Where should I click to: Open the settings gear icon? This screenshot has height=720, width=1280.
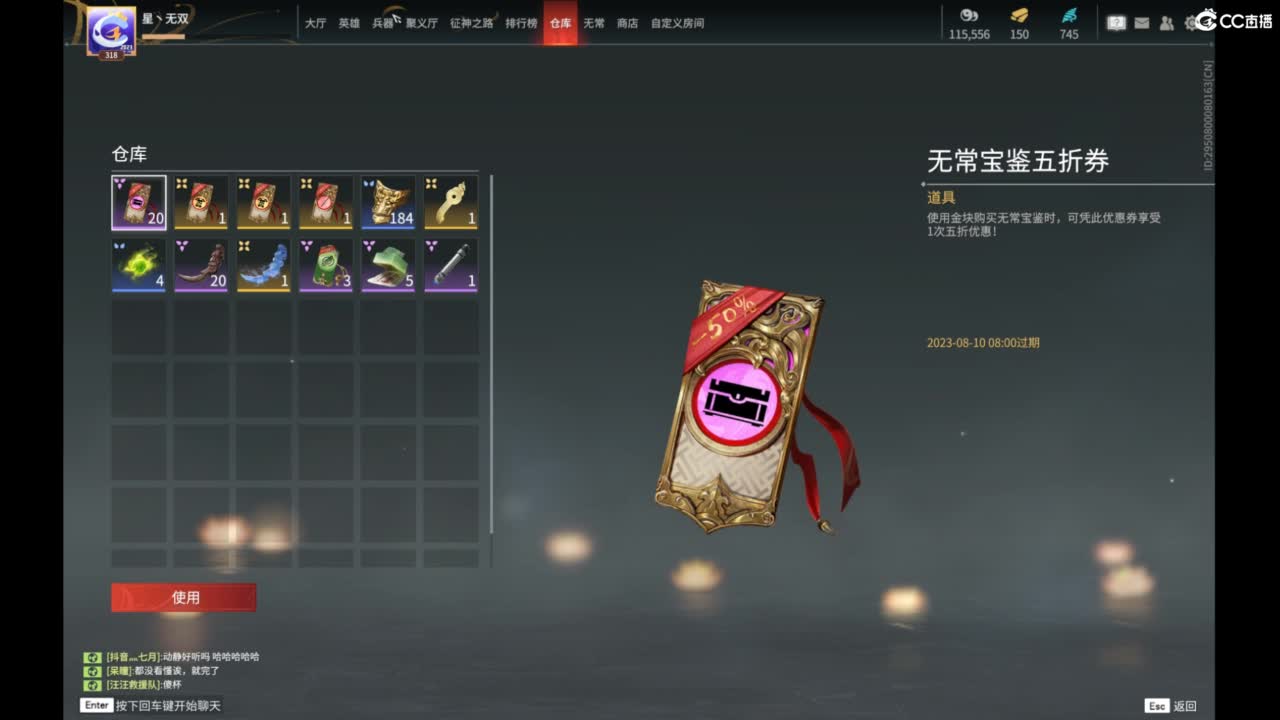point(1190,22)
